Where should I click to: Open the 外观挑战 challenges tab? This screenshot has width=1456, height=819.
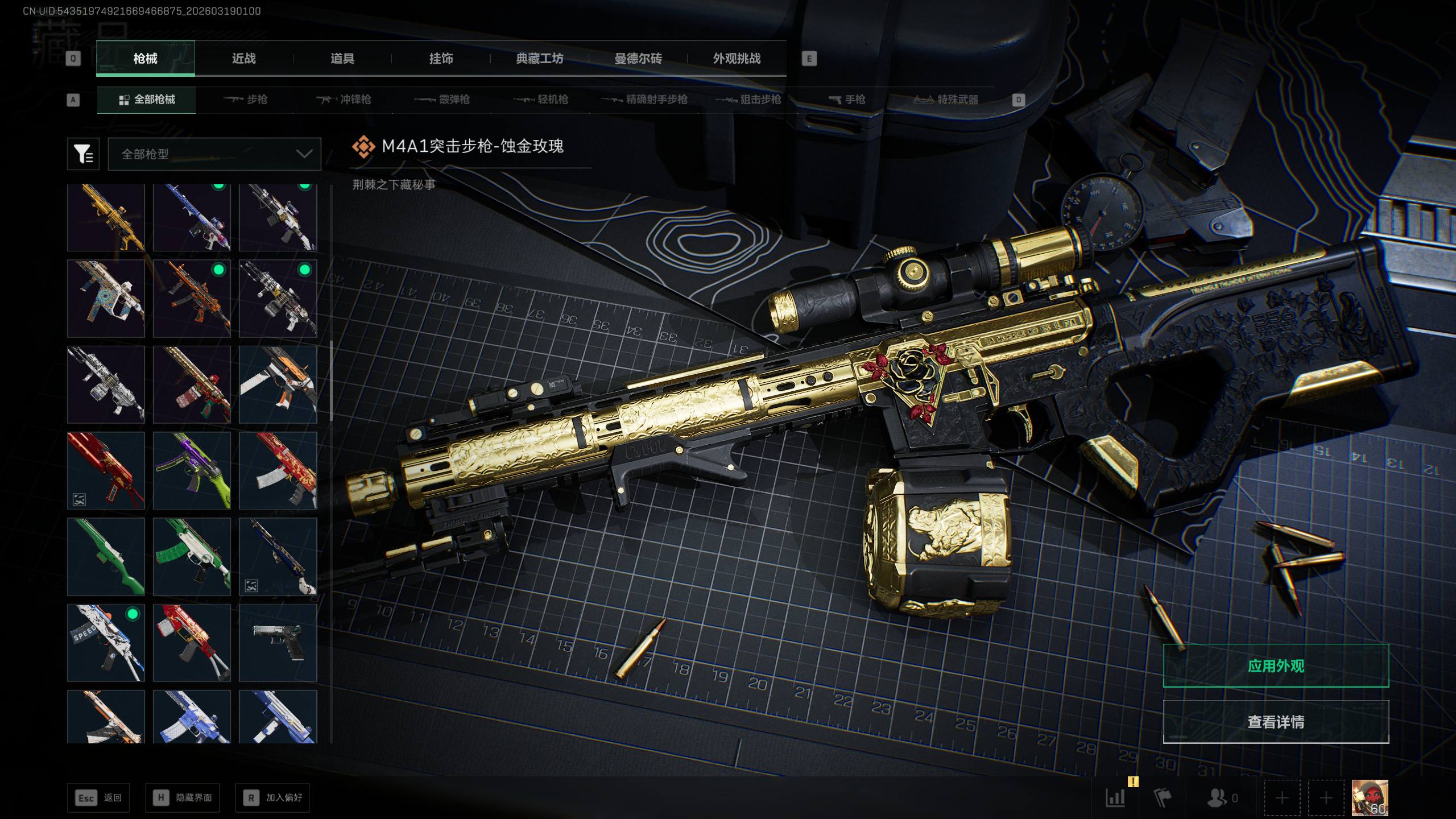(737, 59)
